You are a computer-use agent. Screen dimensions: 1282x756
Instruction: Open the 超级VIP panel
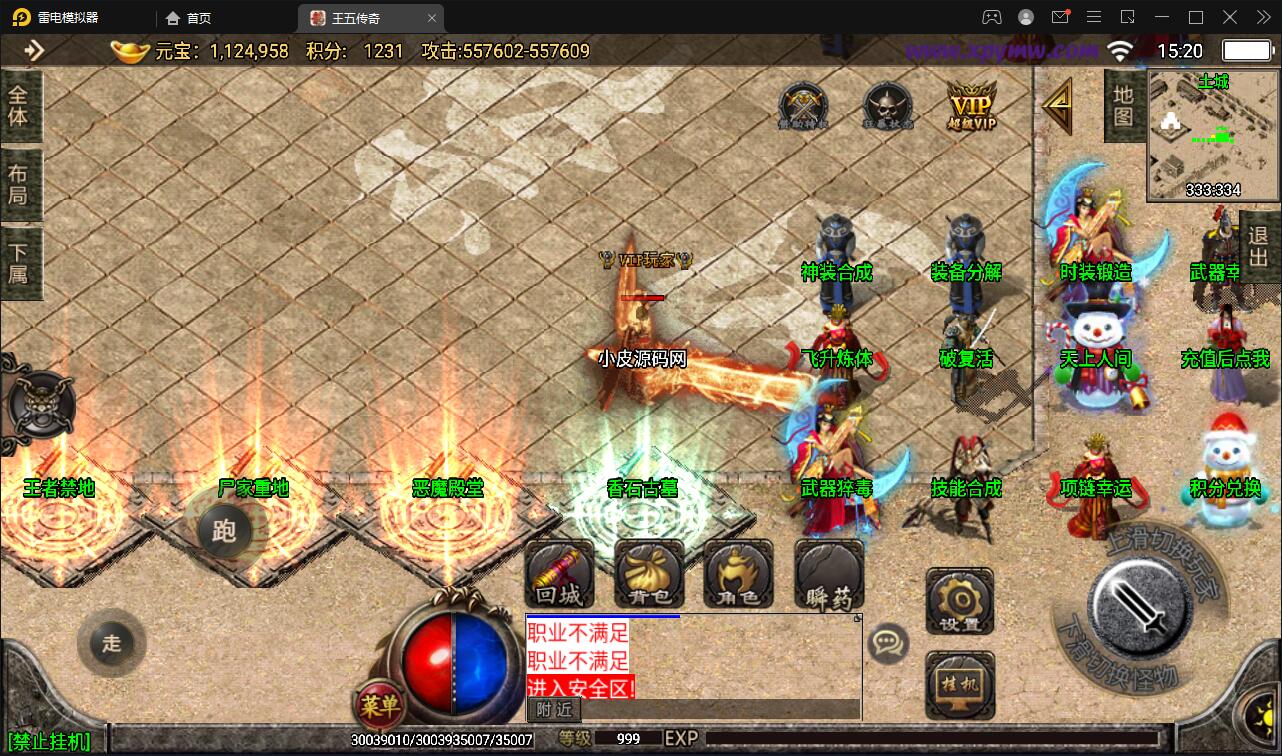[972, 106]
